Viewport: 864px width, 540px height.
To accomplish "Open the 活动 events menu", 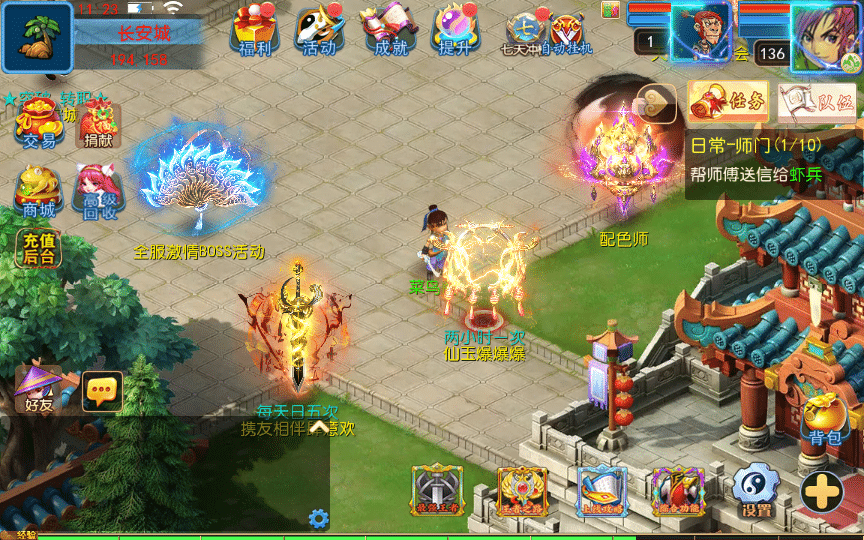I will (x=319, y=30).
